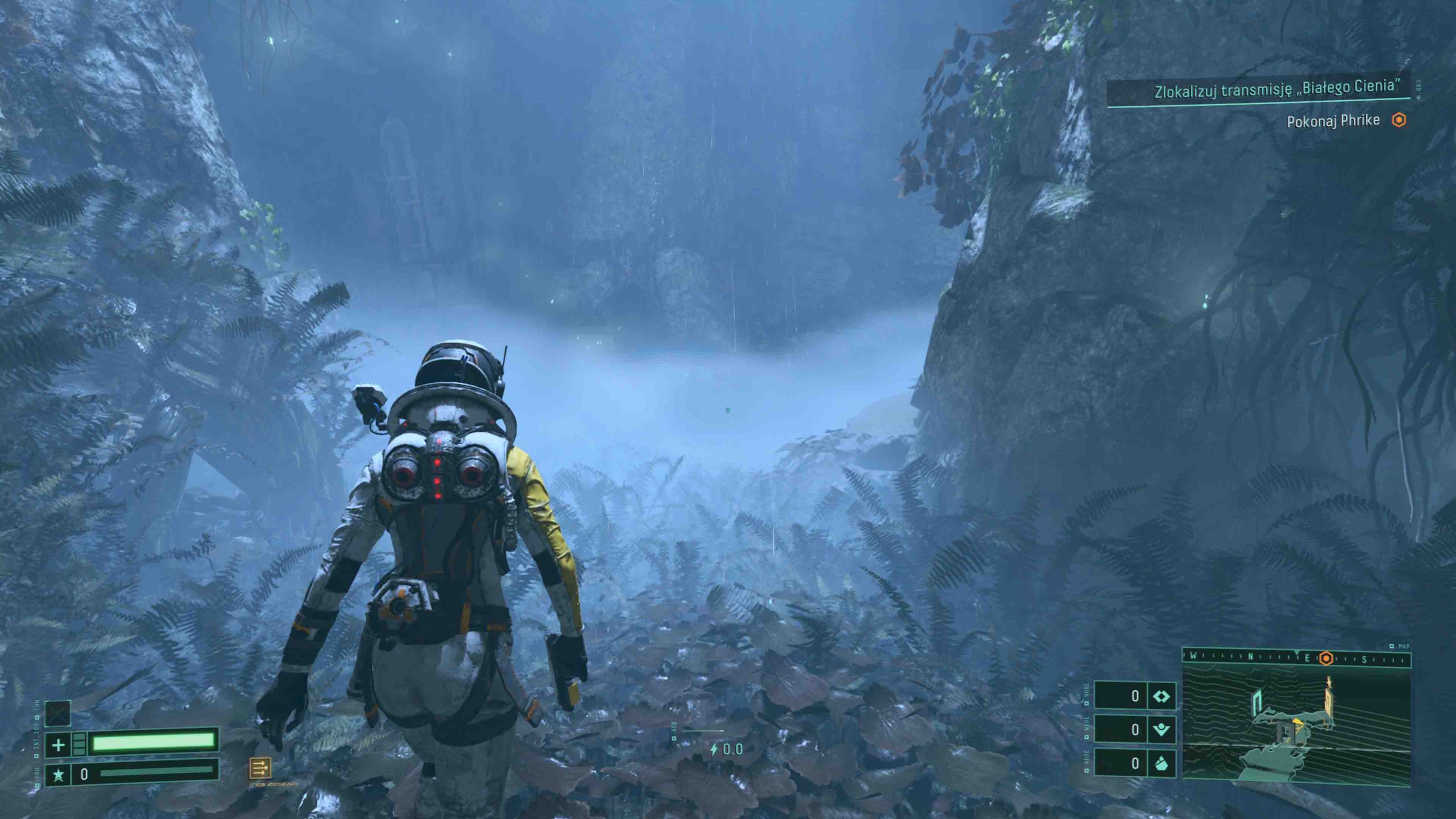Screen dimensions: 1456x819
Task: Click the empty X consumable slot above the health bar
Action: click(58, 714)
